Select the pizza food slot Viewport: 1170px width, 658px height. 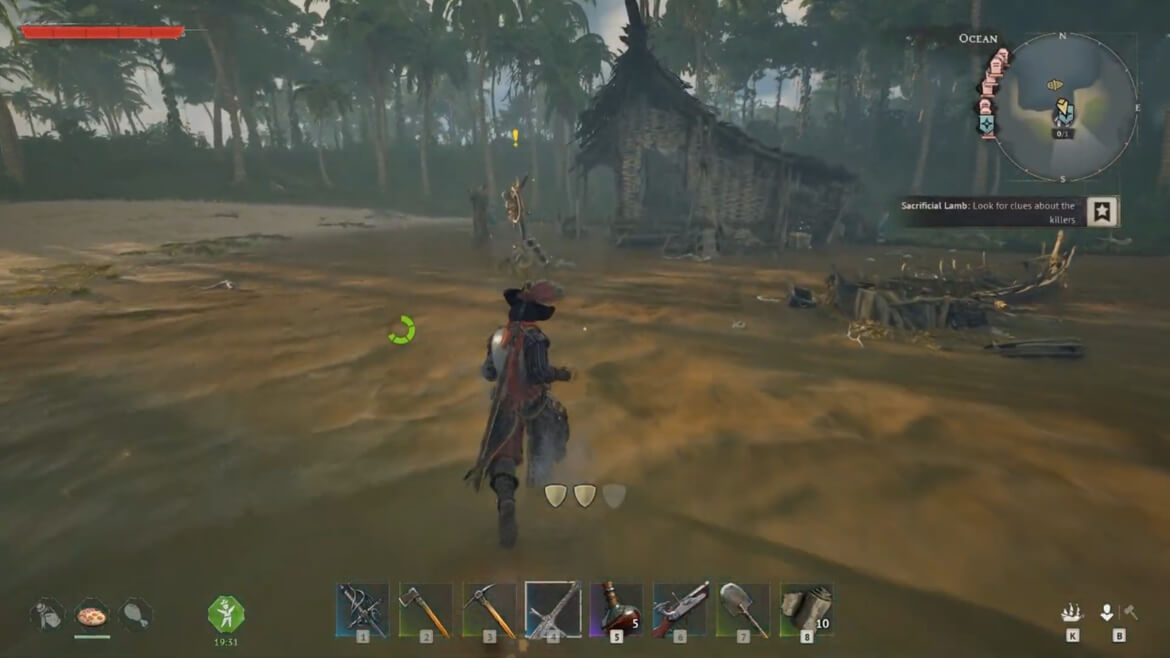pos(92,615)
